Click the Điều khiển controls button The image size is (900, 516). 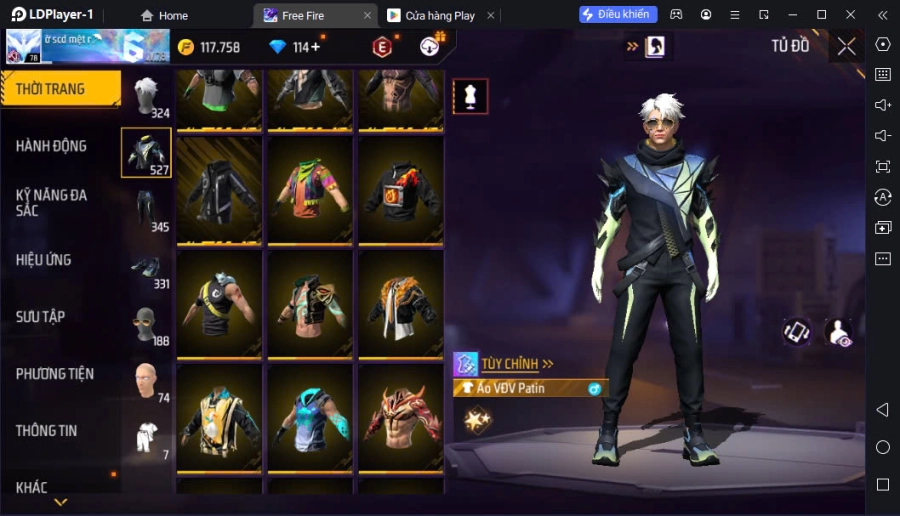[x=618, y=14]
